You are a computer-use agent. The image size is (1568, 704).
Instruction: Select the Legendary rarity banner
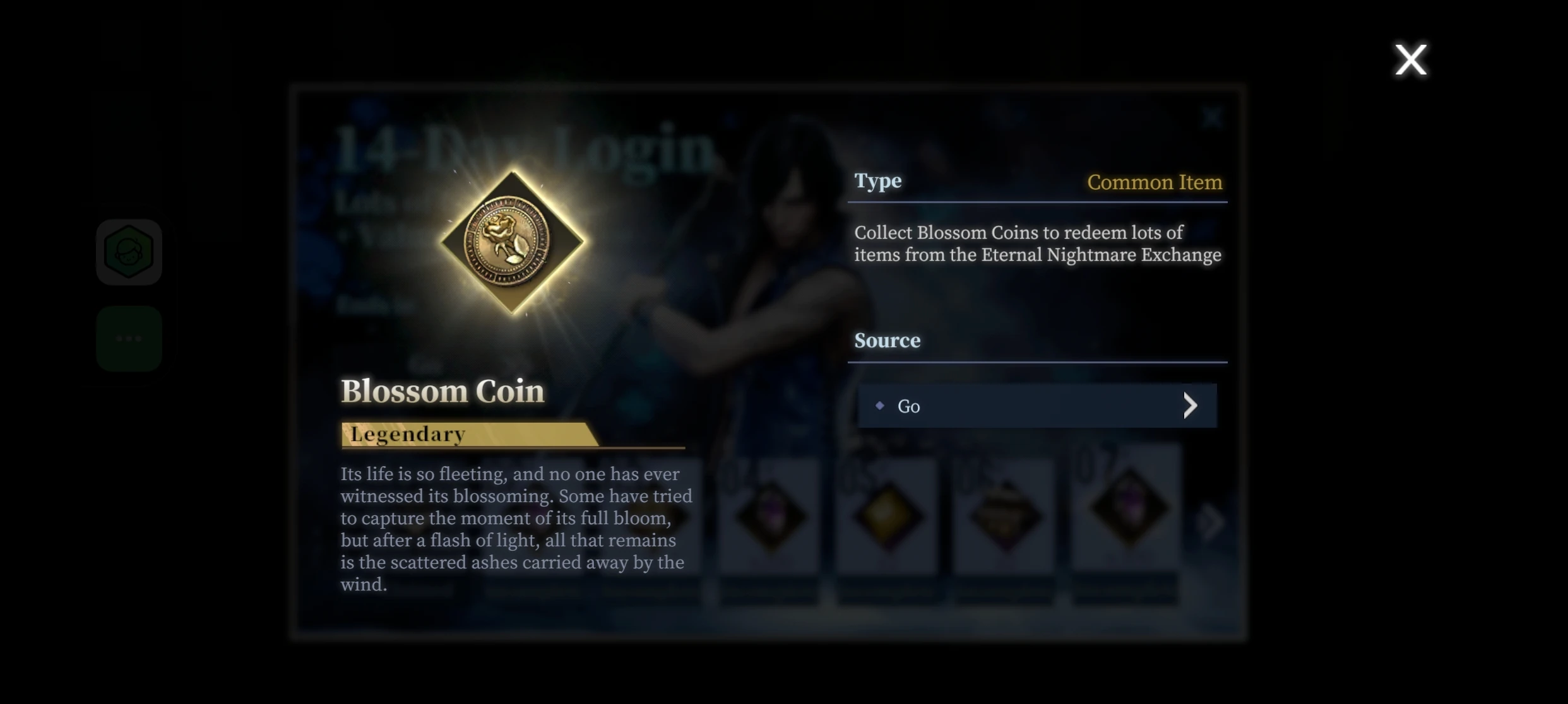[407, 433]
